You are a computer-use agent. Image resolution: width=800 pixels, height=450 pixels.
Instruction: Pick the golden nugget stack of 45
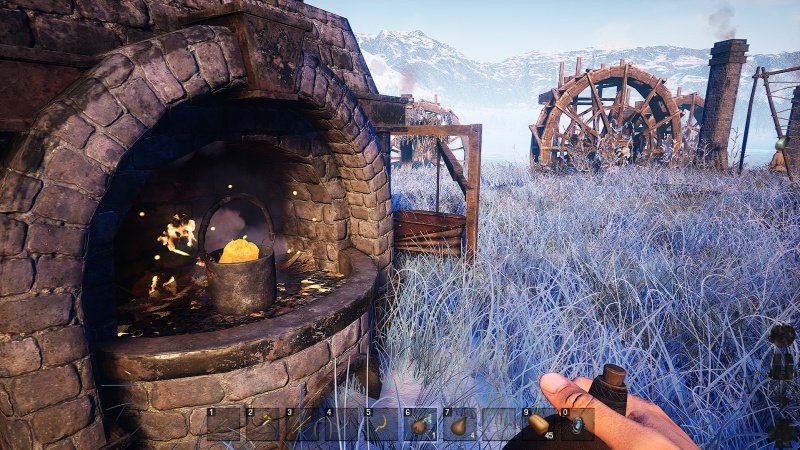(538, 424)
